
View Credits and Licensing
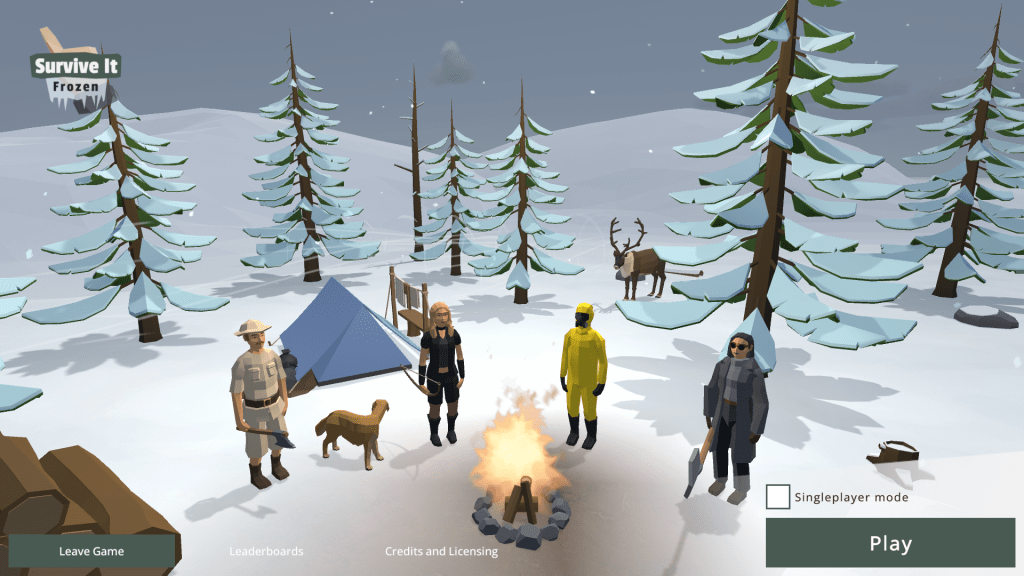[x=441, y=551]
